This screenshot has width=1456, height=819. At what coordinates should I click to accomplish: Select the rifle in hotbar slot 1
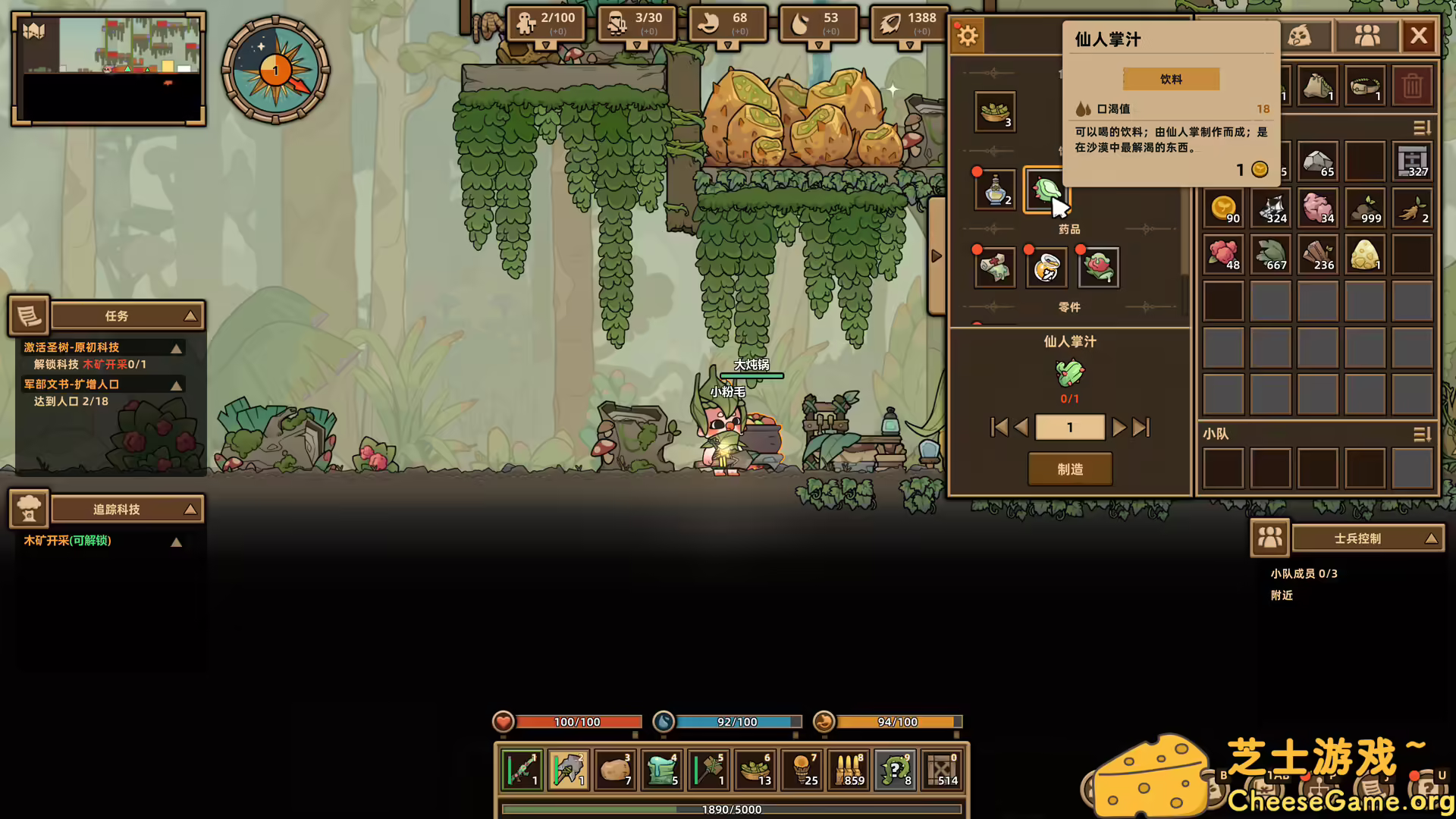(x=522, y=770)
